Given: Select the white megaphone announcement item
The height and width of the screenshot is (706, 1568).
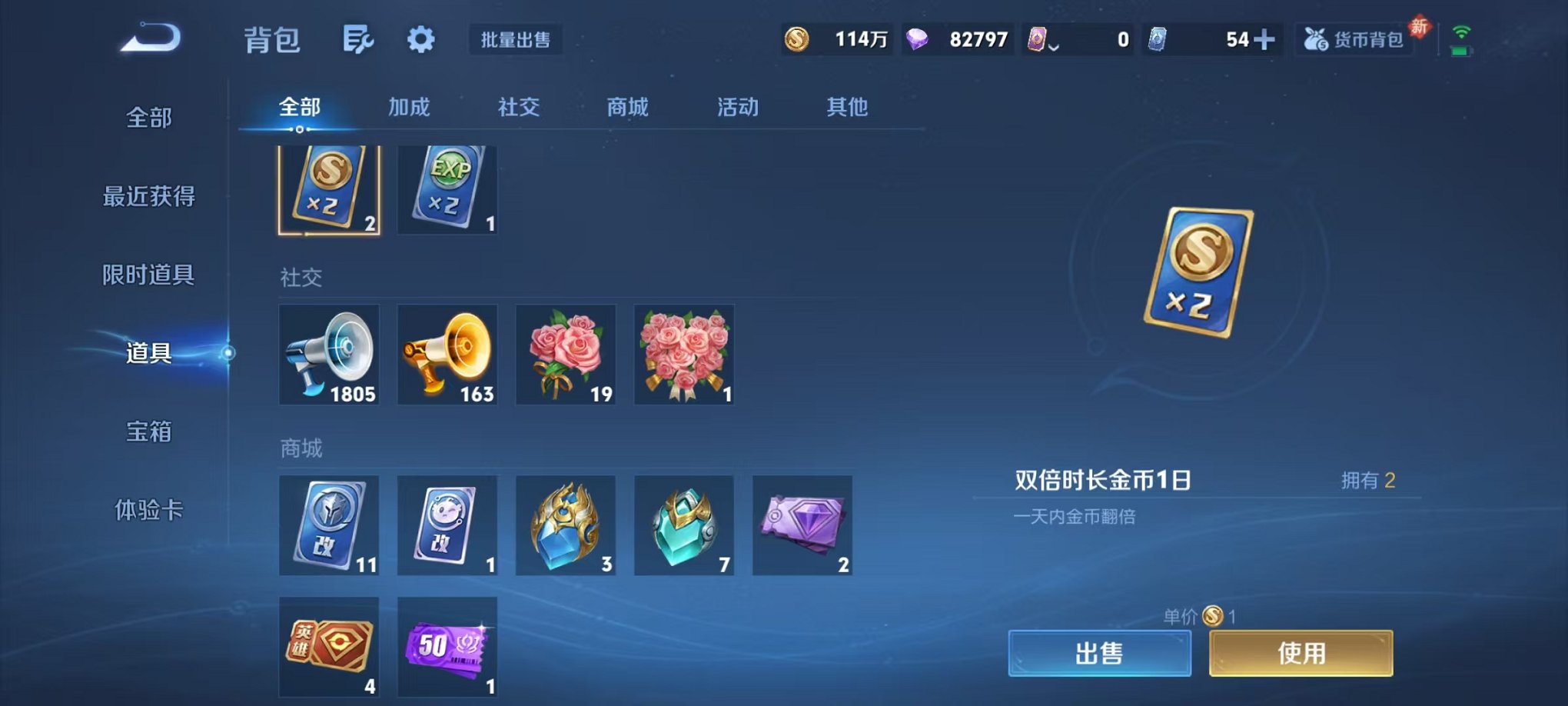Looking at the screenshot, I should pos(329,355).
